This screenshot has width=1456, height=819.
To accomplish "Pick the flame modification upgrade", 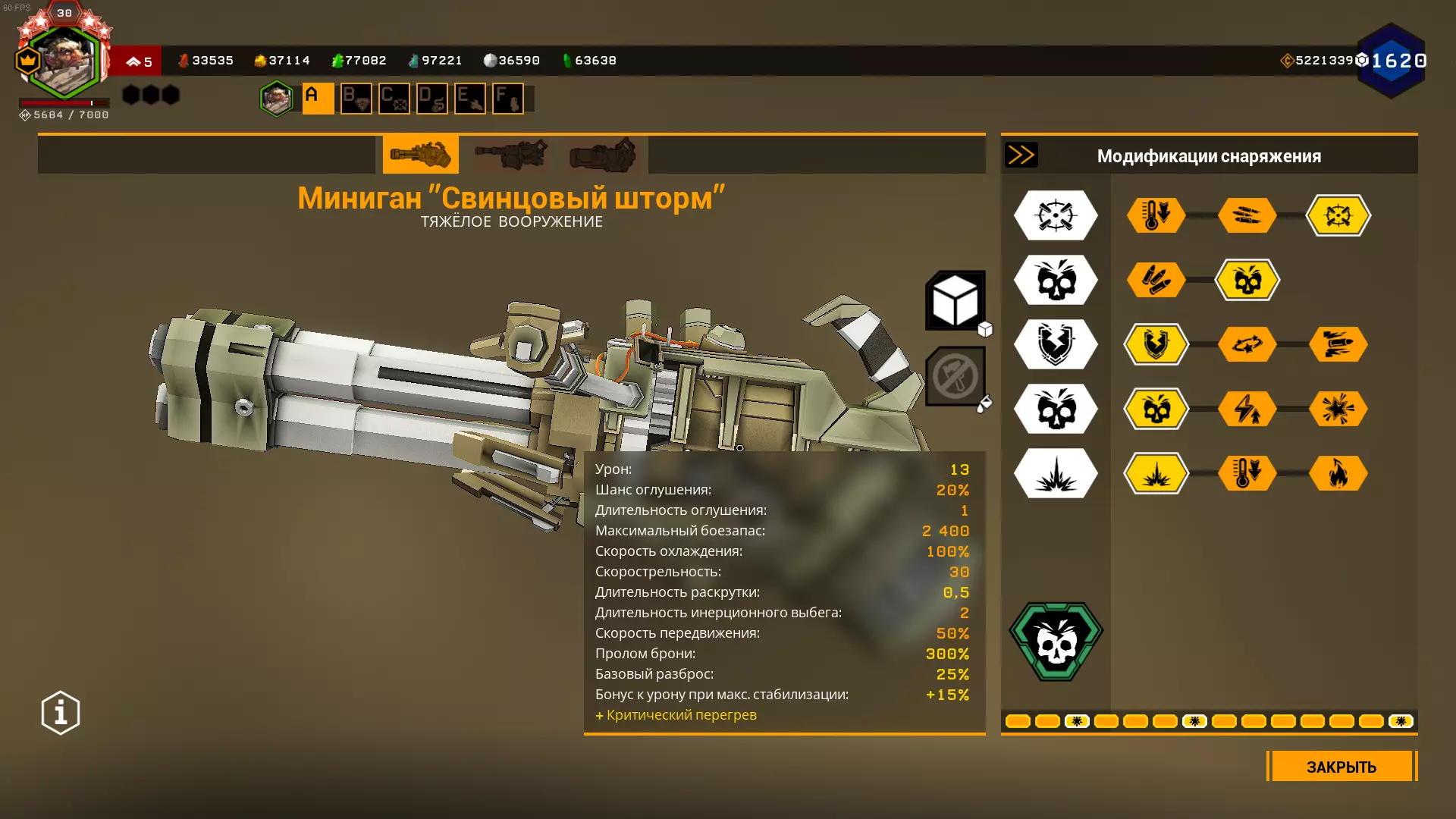I will point(1338,473).
